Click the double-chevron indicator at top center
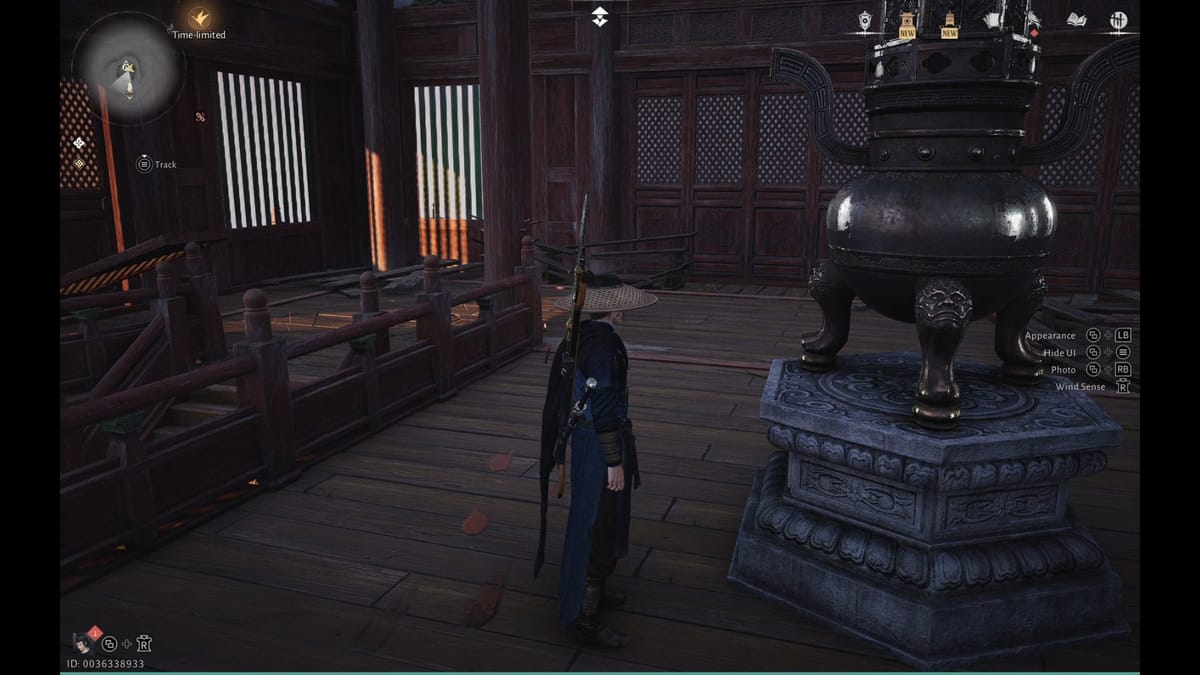This screenshot has height=675, width=1200. (599, 16)
